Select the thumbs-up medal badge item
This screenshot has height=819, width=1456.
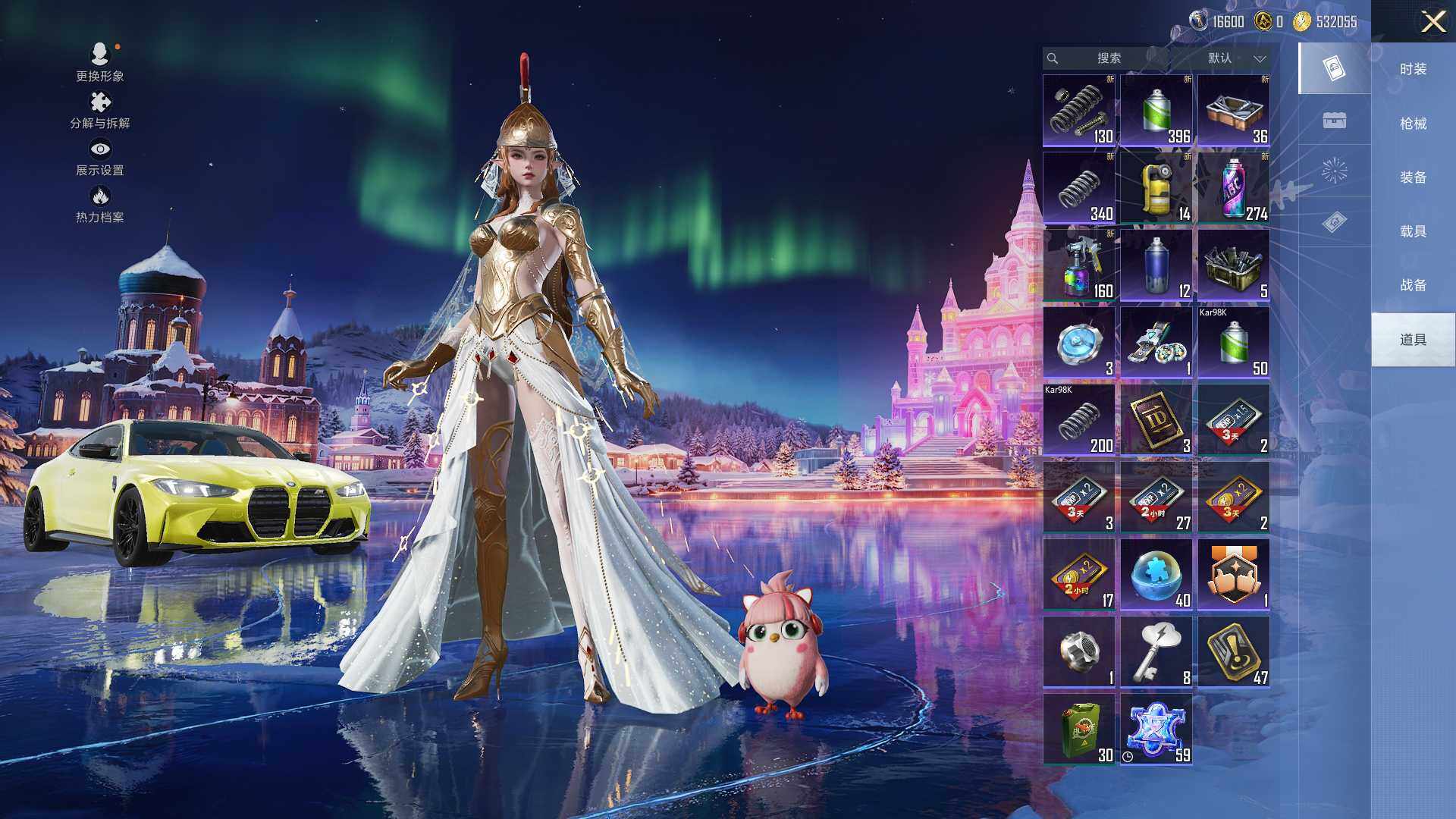[1233, 575]
